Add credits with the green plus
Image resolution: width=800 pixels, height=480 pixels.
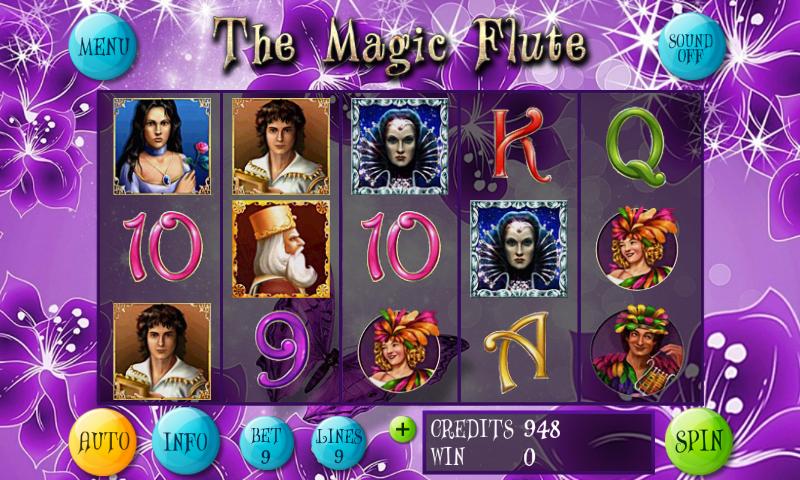tap(402, 430)
